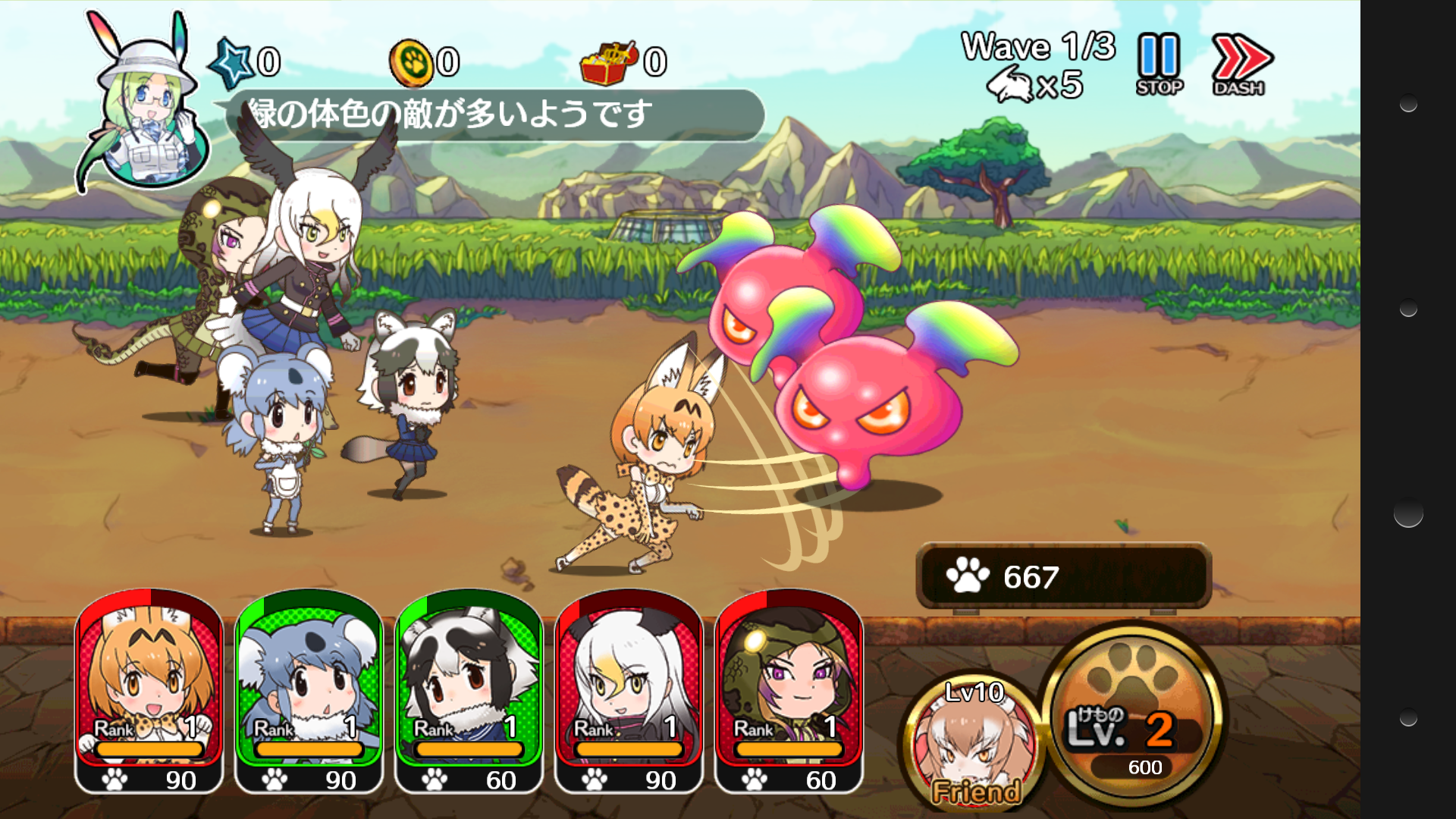Viewport: 1456px width, 819px height.
Task: Activate the Koala friend card
Action: point(307,682)
